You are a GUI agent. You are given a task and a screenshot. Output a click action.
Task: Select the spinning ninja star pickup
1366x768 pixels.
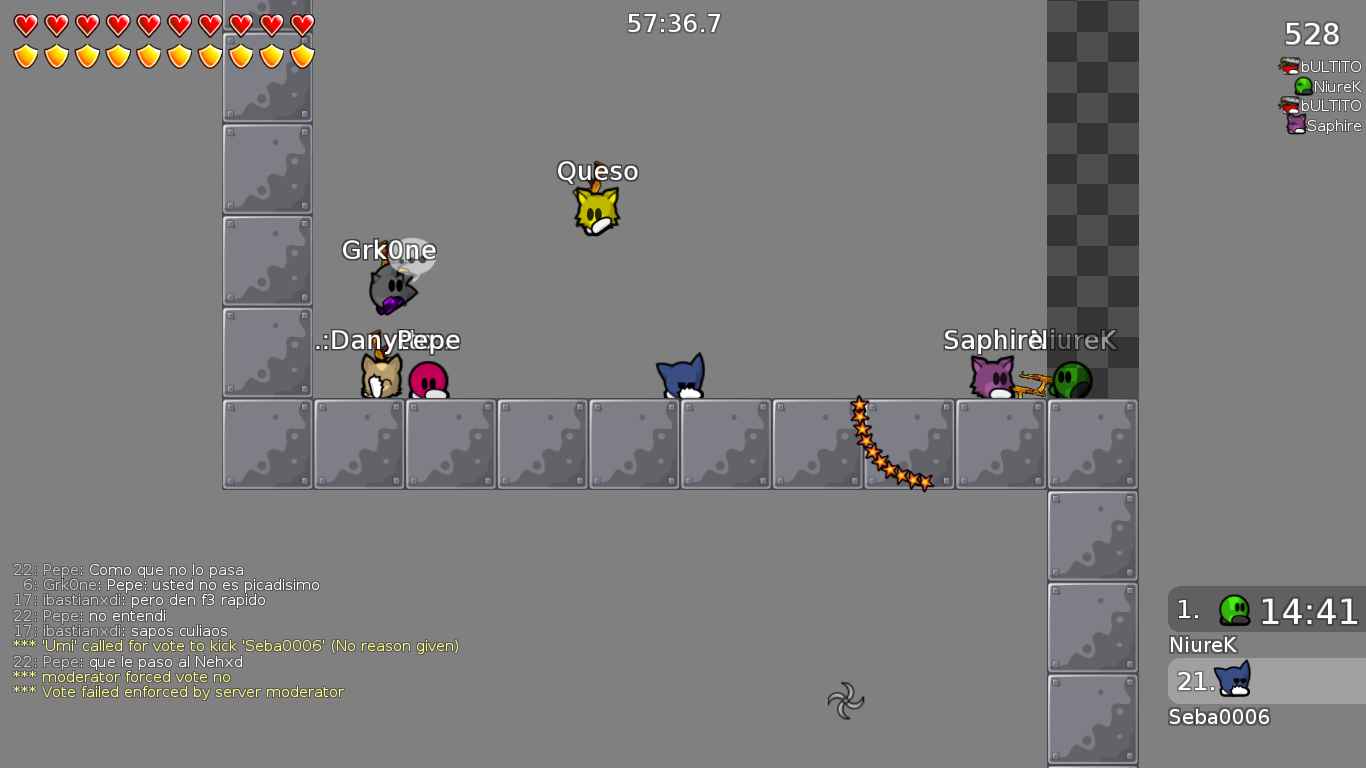coord(845,702)
